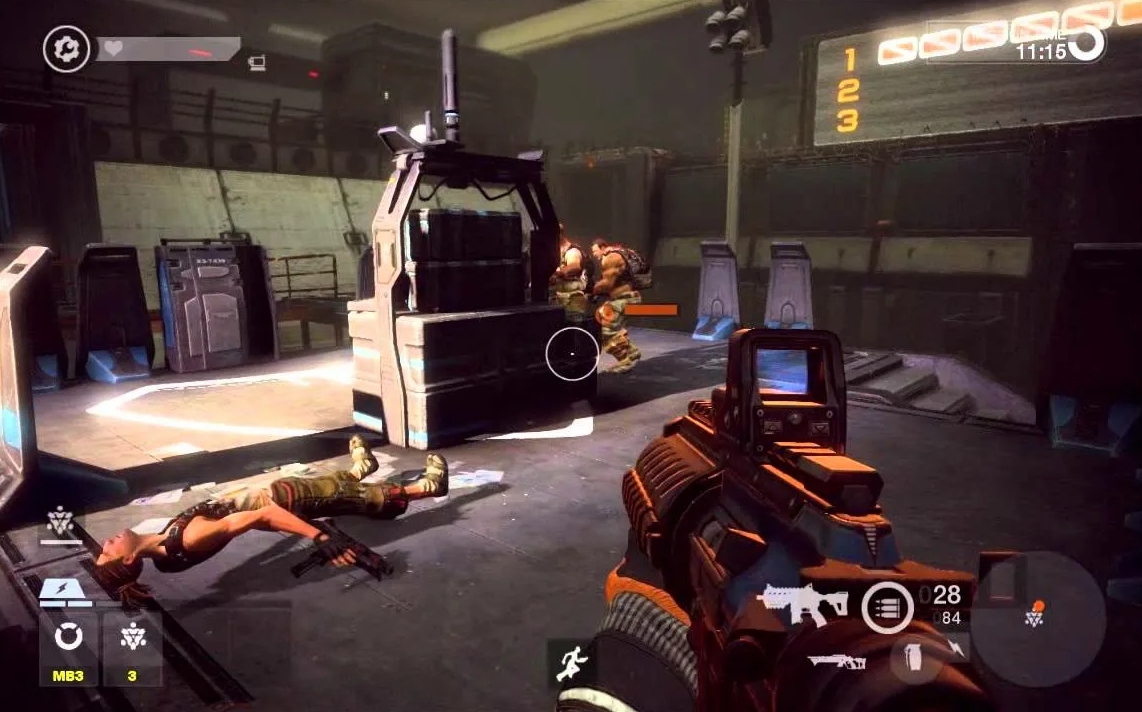1142x712 pixels.
Task: Click the lightning bolt icon beside the grenade
Action: (954, 650)
